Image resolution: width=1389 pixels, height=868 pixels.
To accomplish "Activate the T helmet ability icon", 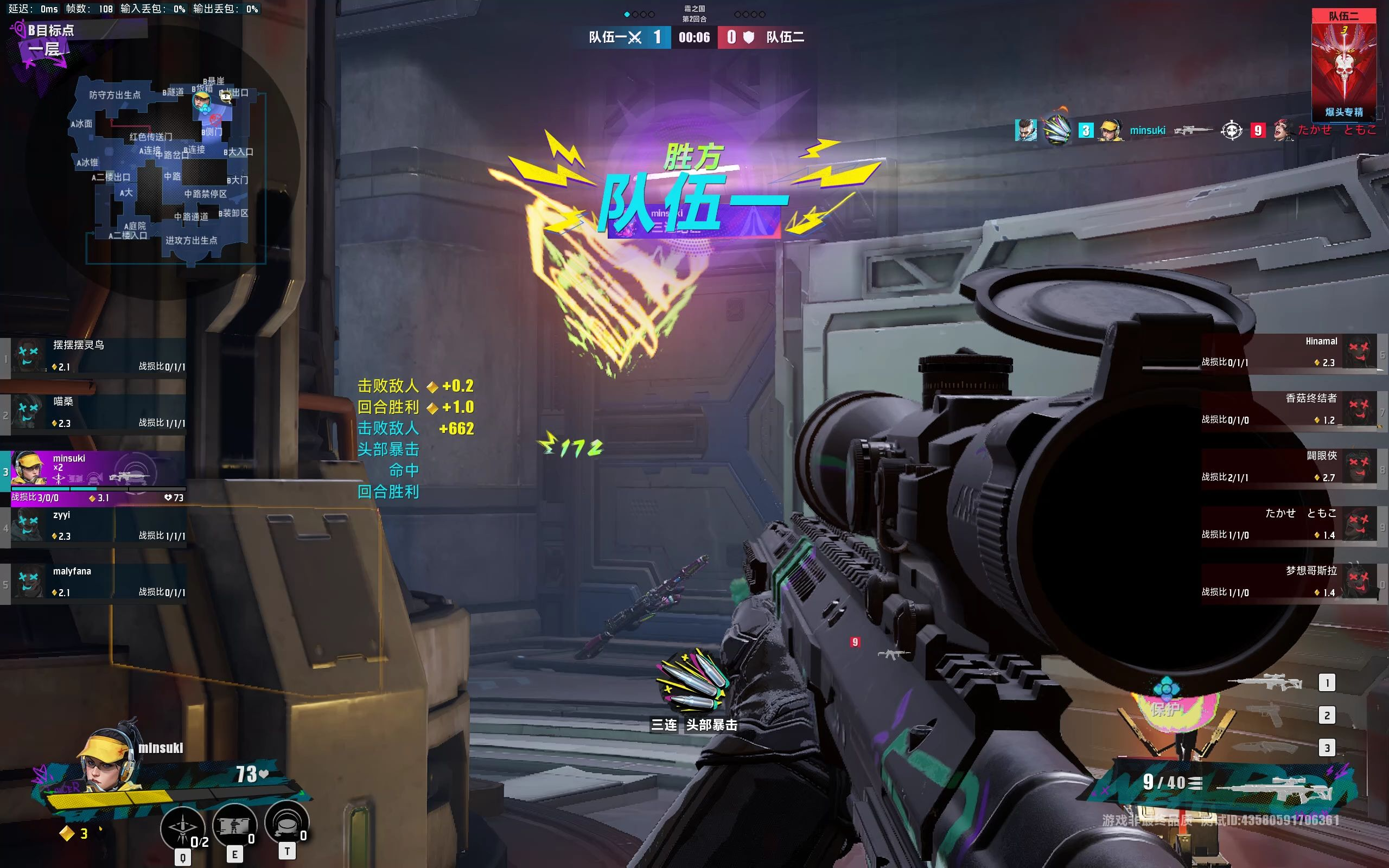I will 286,823.
